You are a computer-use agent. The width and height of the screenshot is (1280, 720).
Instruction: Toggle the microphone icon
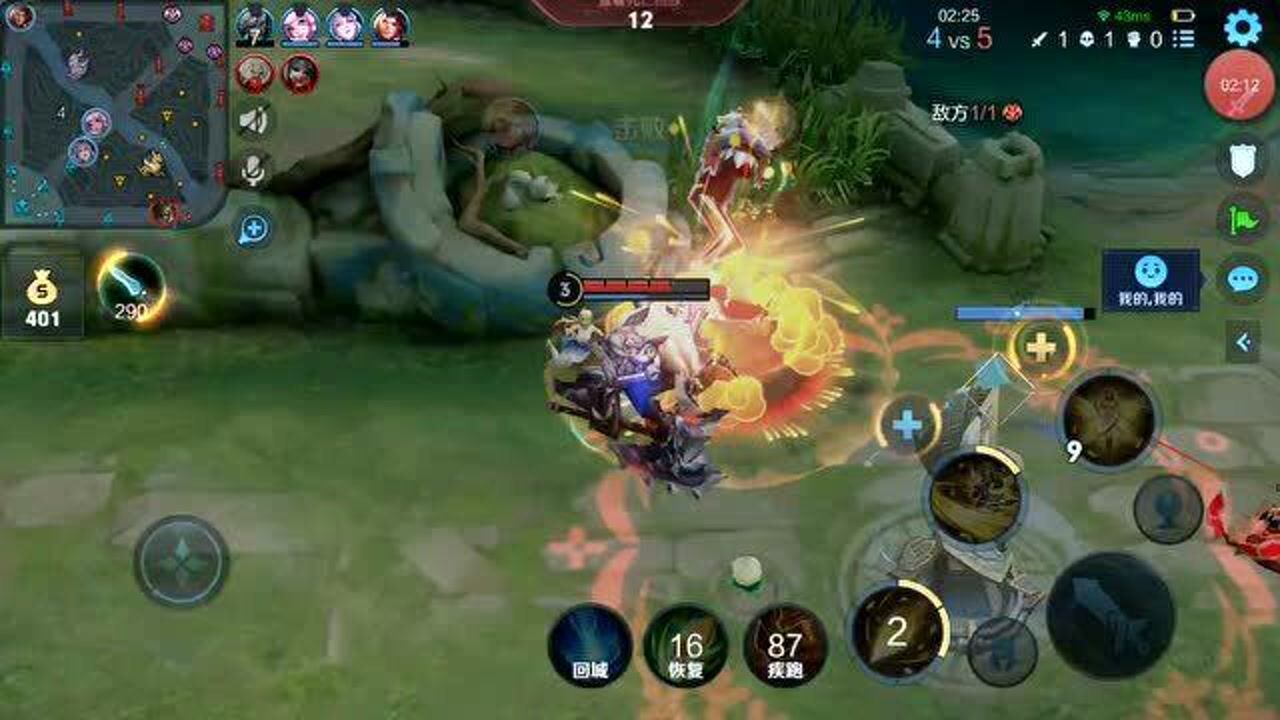(x=254, y=170)
